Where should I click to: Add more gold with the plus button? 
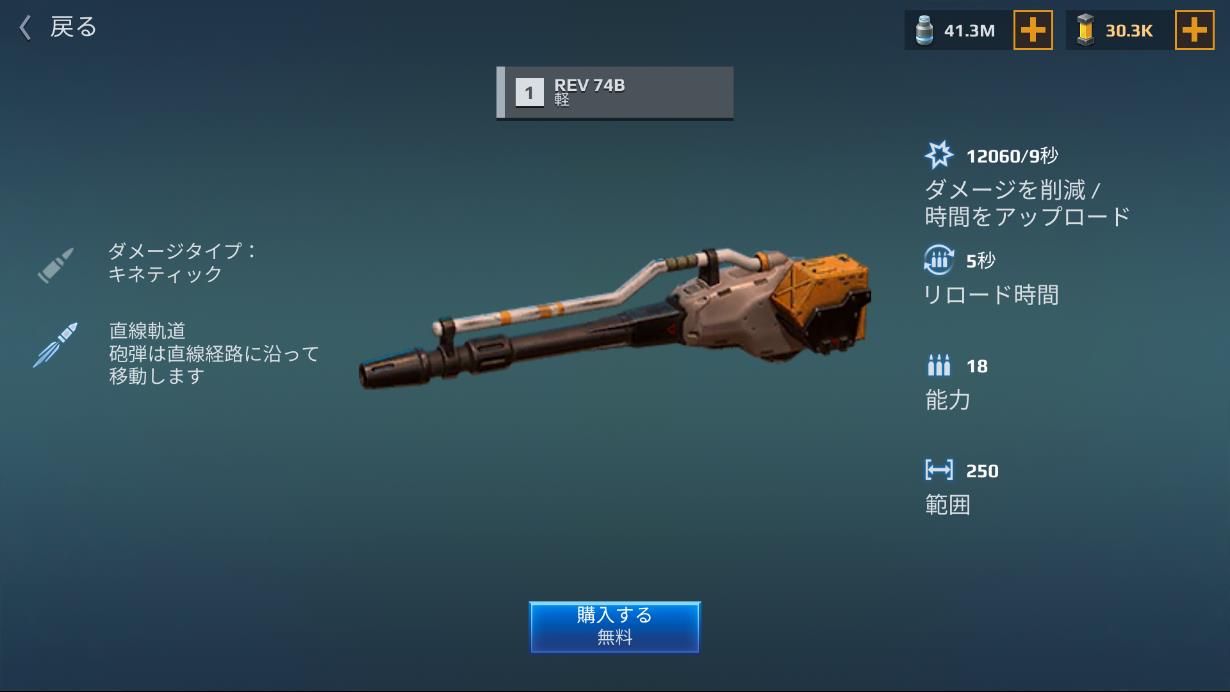tap(1194, 31)
